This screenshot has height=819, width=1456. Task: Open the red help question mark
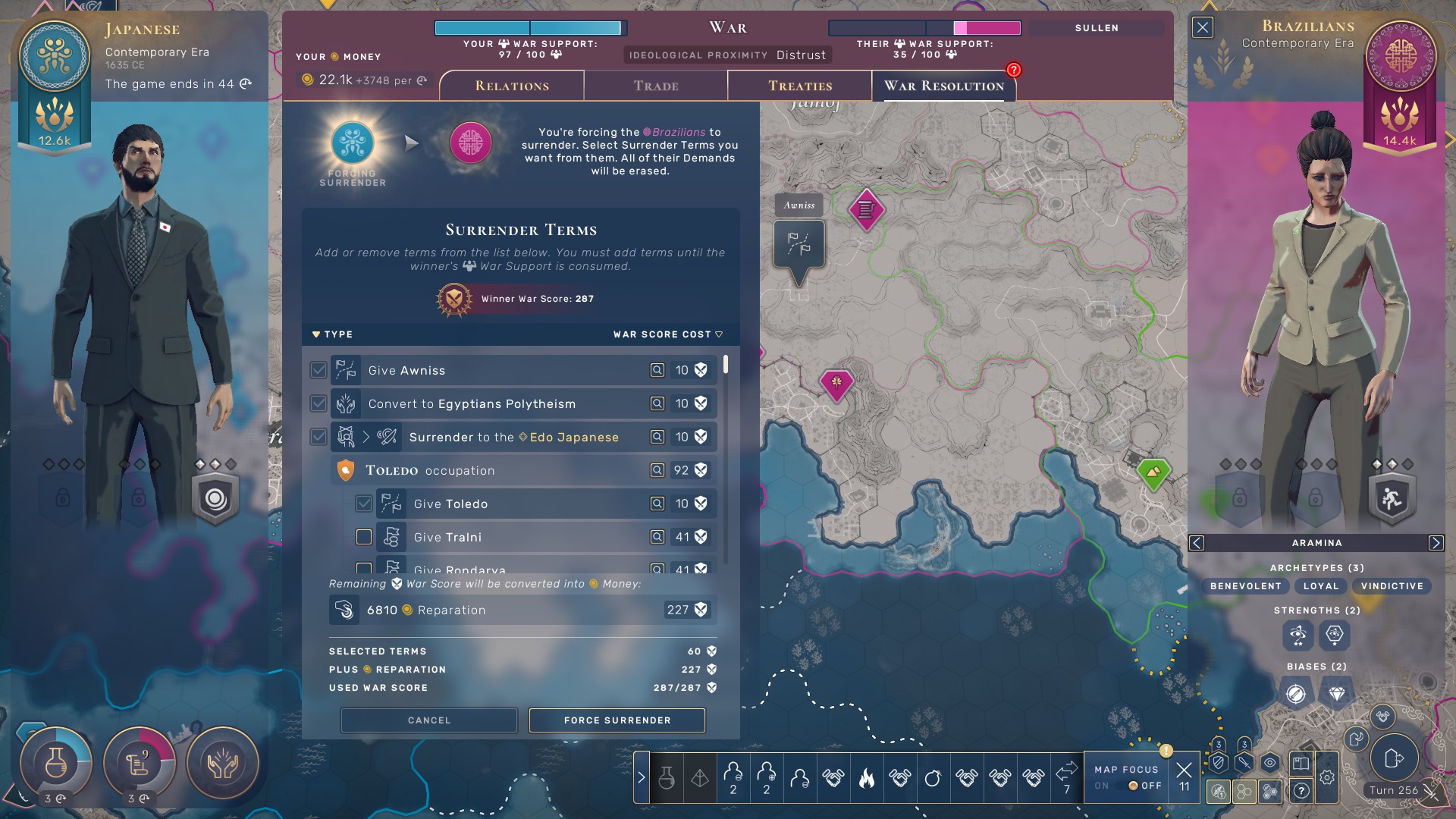1014,70
